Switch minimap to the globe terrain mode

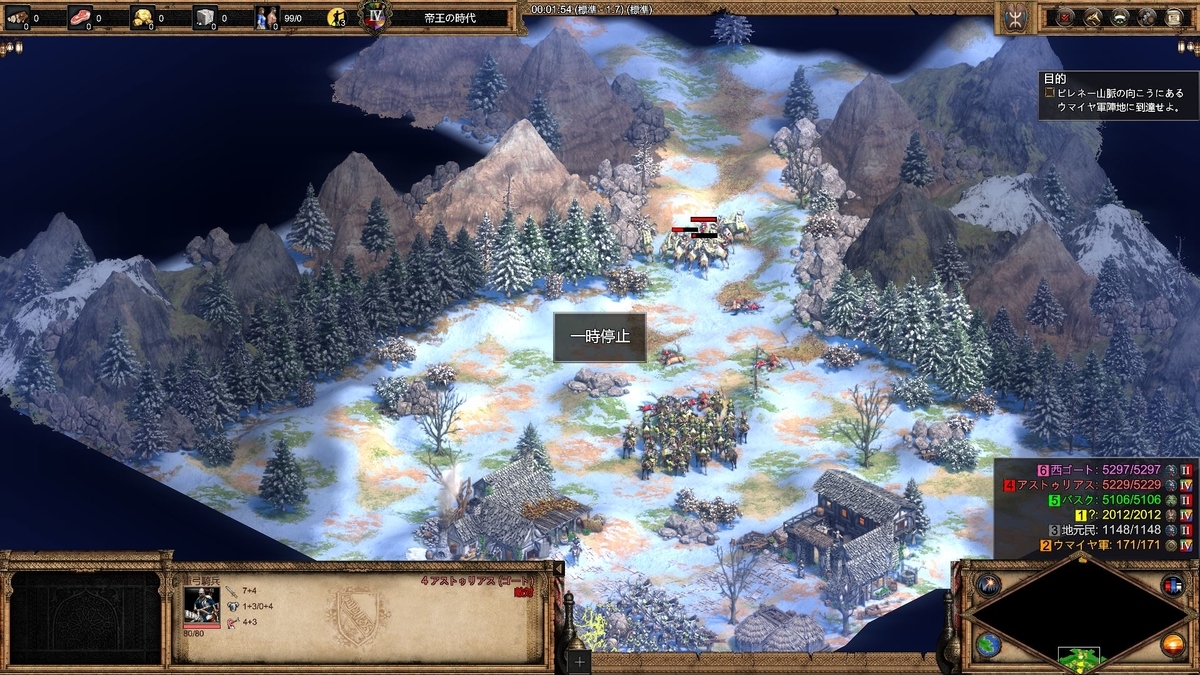(x=988, y=645)
